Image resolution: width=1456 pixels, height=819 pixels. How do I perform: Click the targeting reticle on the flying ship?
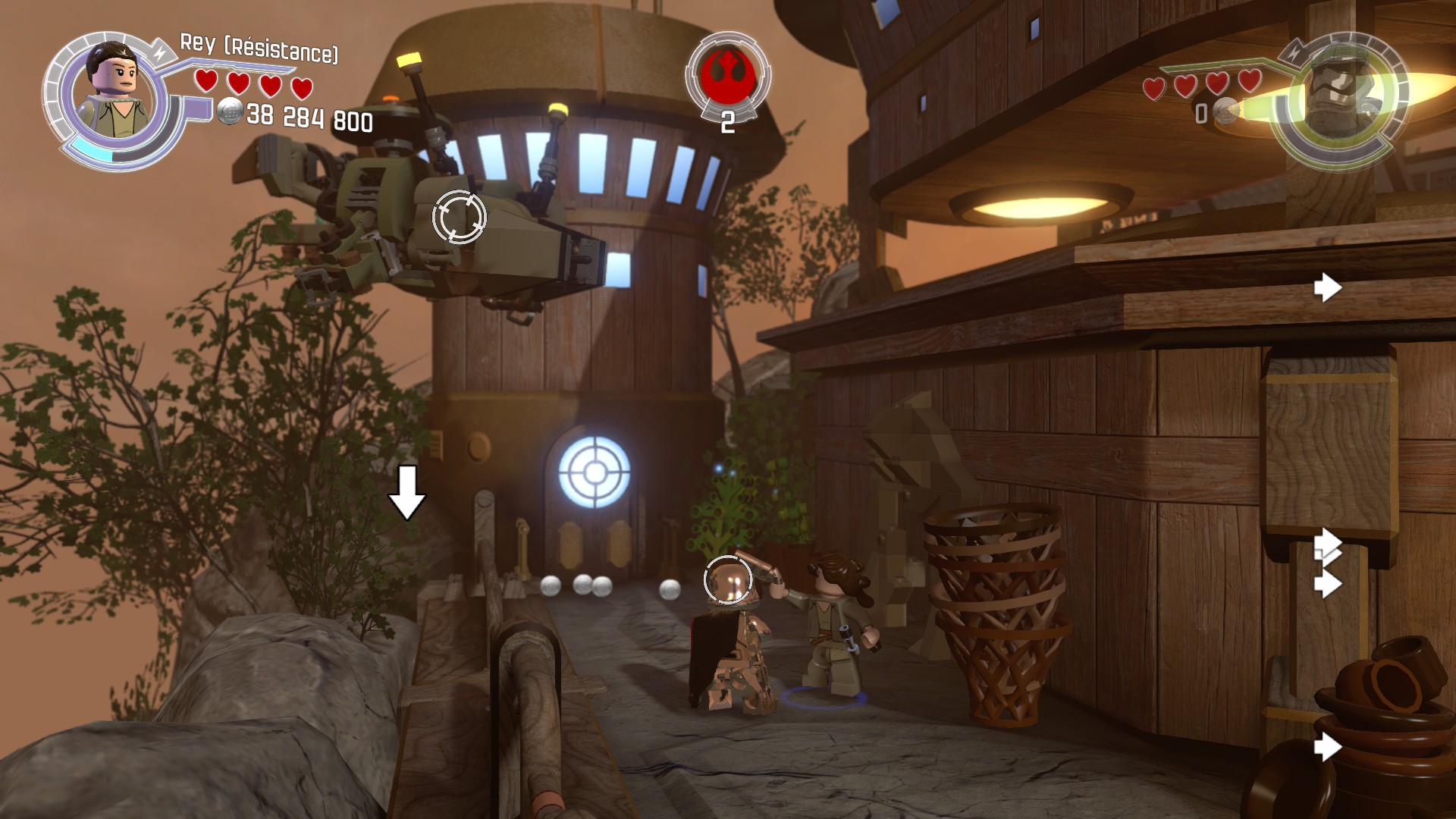pyautogui.click(x=459, y=217)
